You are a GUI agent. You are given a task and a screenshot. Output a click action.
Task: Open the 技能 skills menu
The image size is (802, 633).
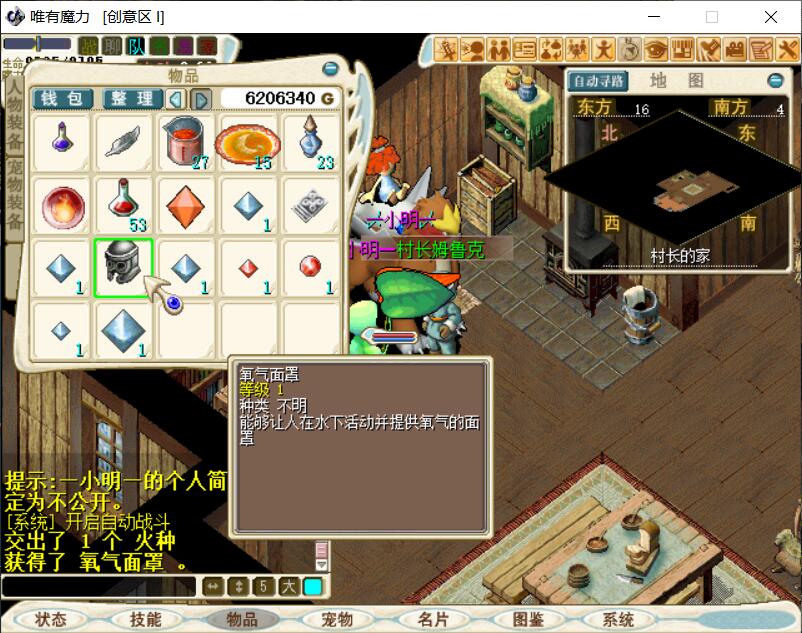tap(145, 620)
